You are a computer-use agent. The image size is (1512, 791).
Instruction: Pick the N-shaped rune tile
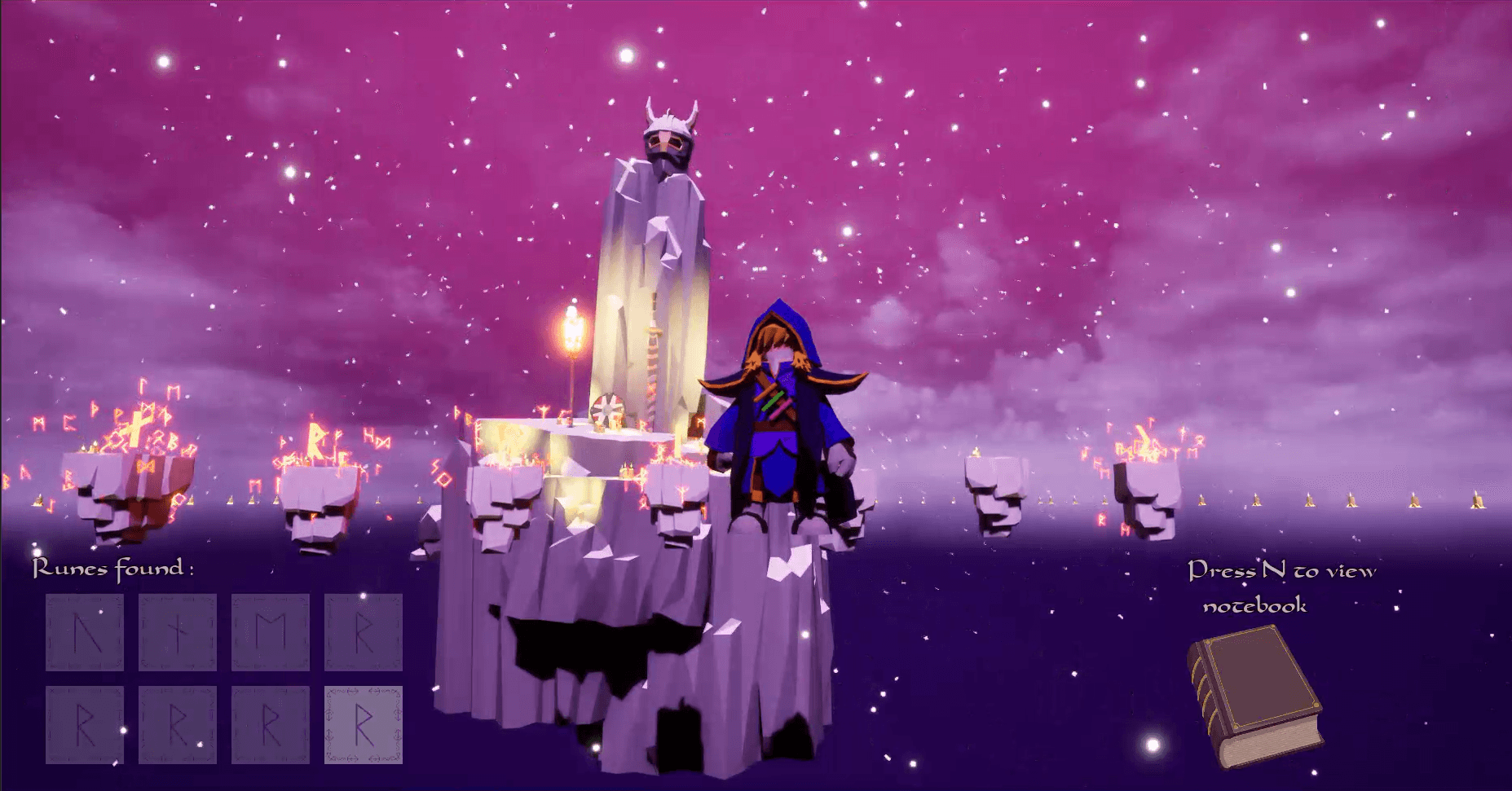pyautogui.click(x=85, y=632)
